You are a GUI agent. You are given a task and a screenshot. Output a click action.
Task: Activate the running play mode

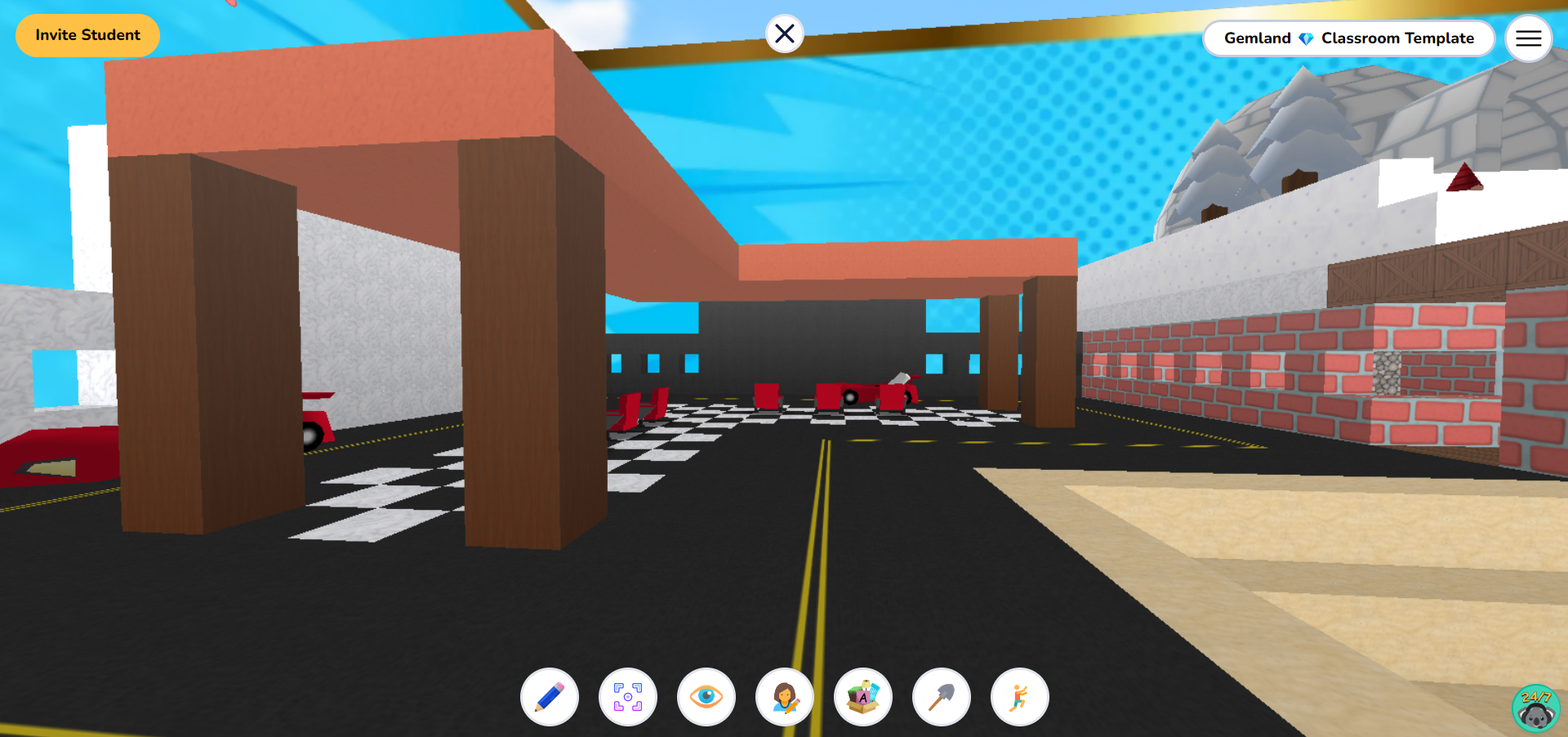tap(1019, 697)
